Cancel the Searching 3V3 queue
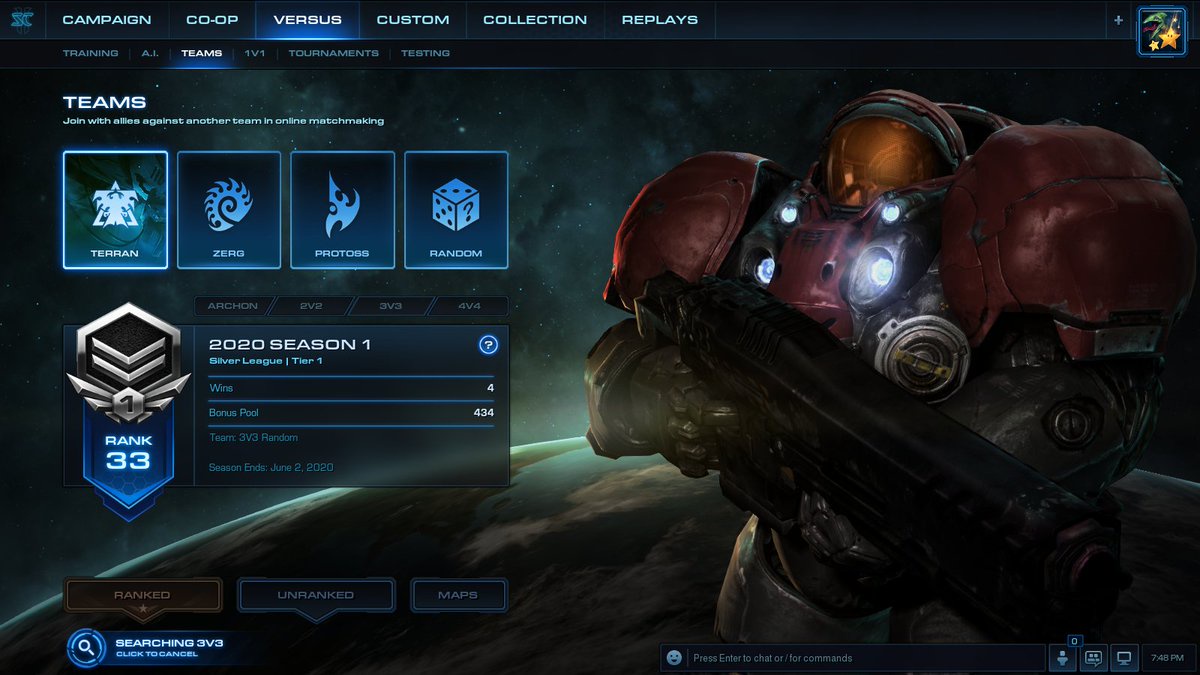This screenshot has height=675, width=1200. tap(155, 648)
